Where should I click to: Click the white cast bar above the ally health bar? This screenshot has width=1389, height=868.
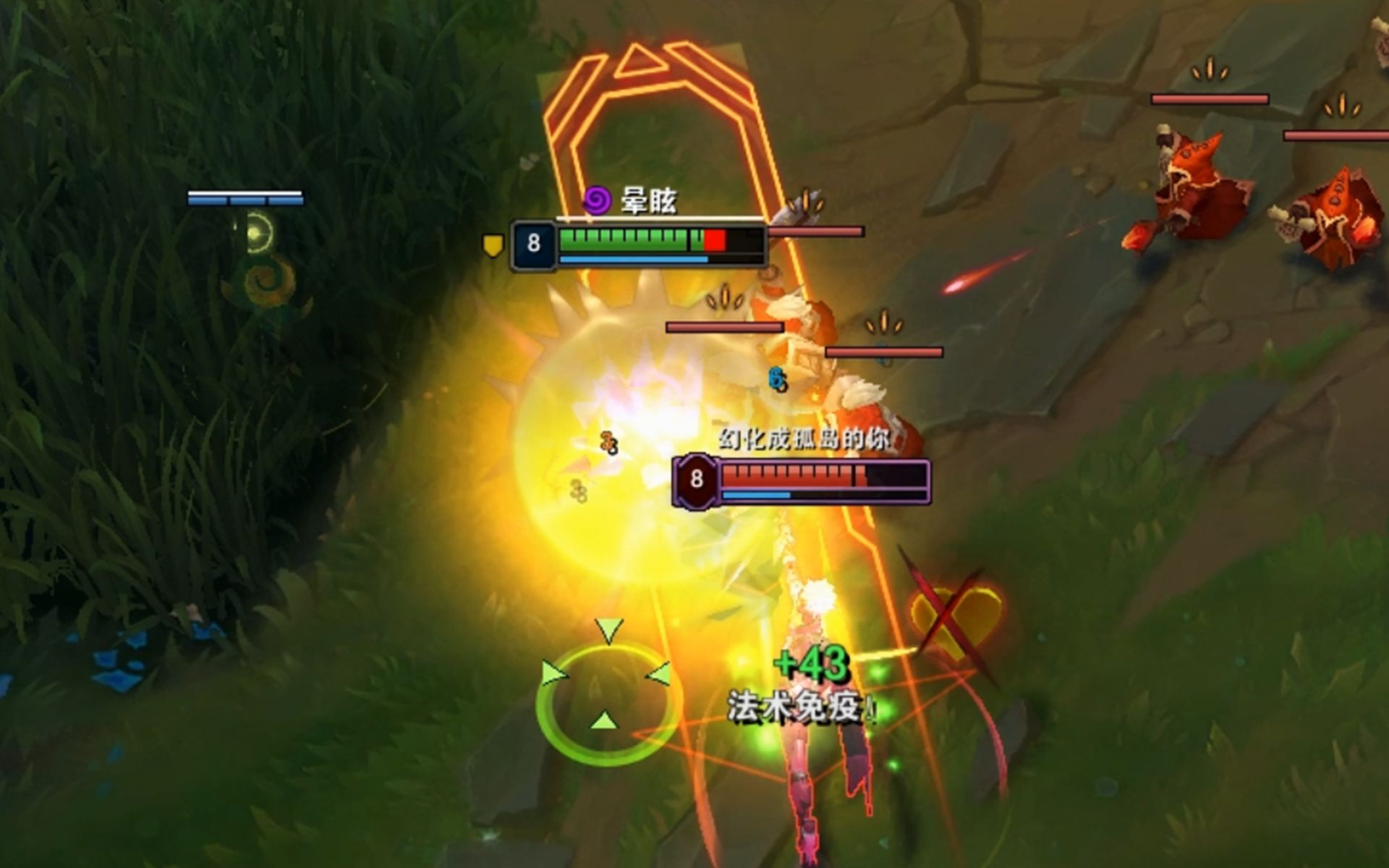coord(658,221)
